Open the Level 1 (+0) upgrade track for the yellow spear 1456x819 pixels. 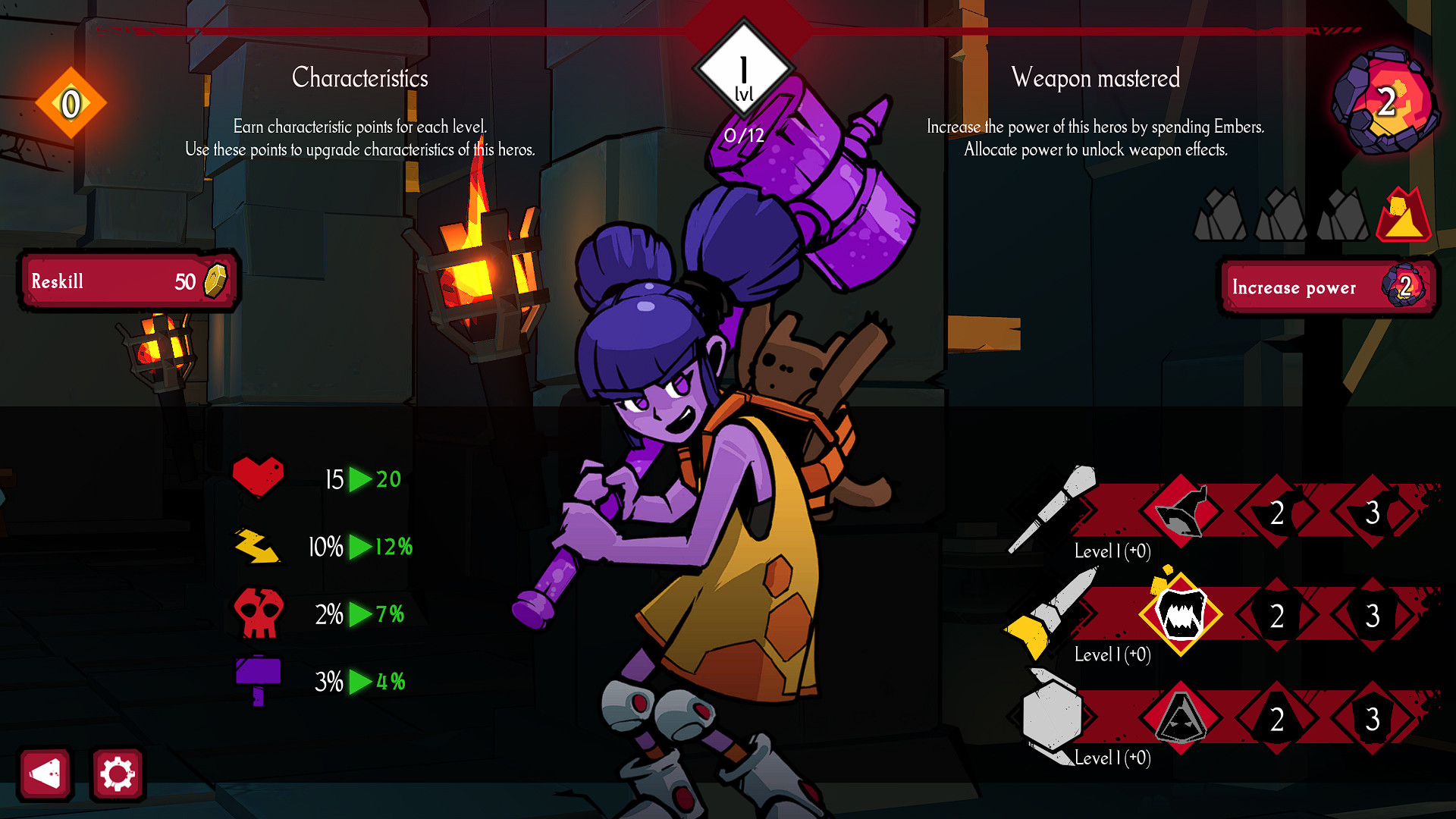1113,654
